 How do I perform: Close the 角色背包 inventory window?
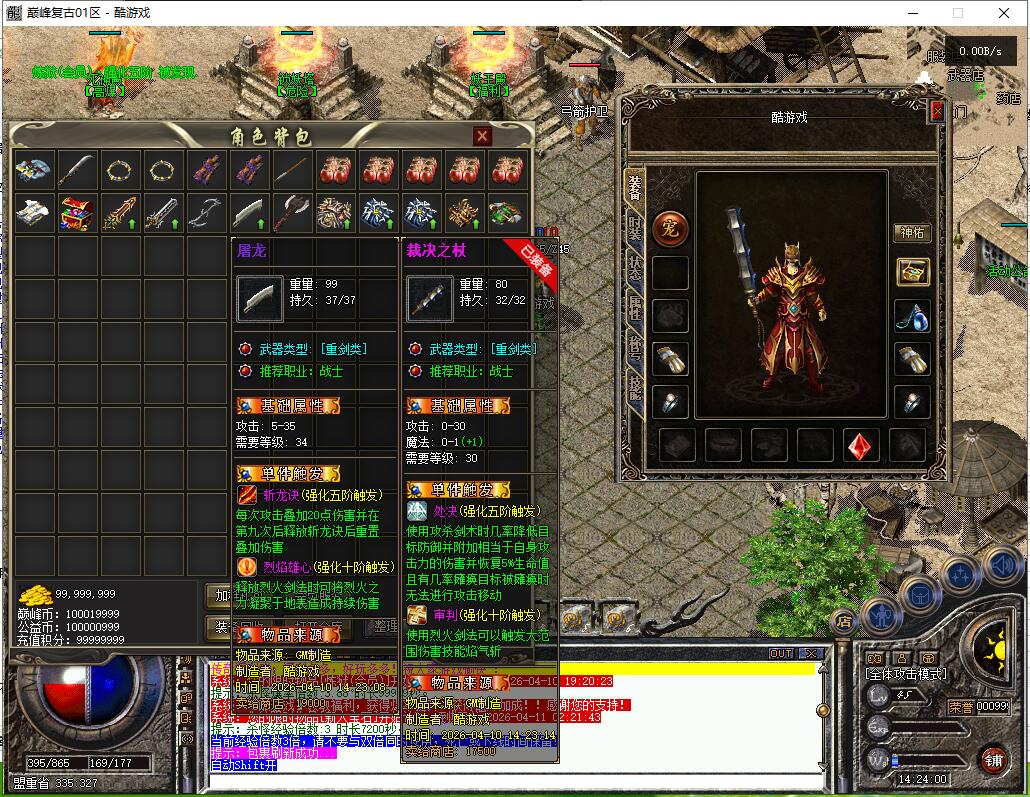pos(482,136)
